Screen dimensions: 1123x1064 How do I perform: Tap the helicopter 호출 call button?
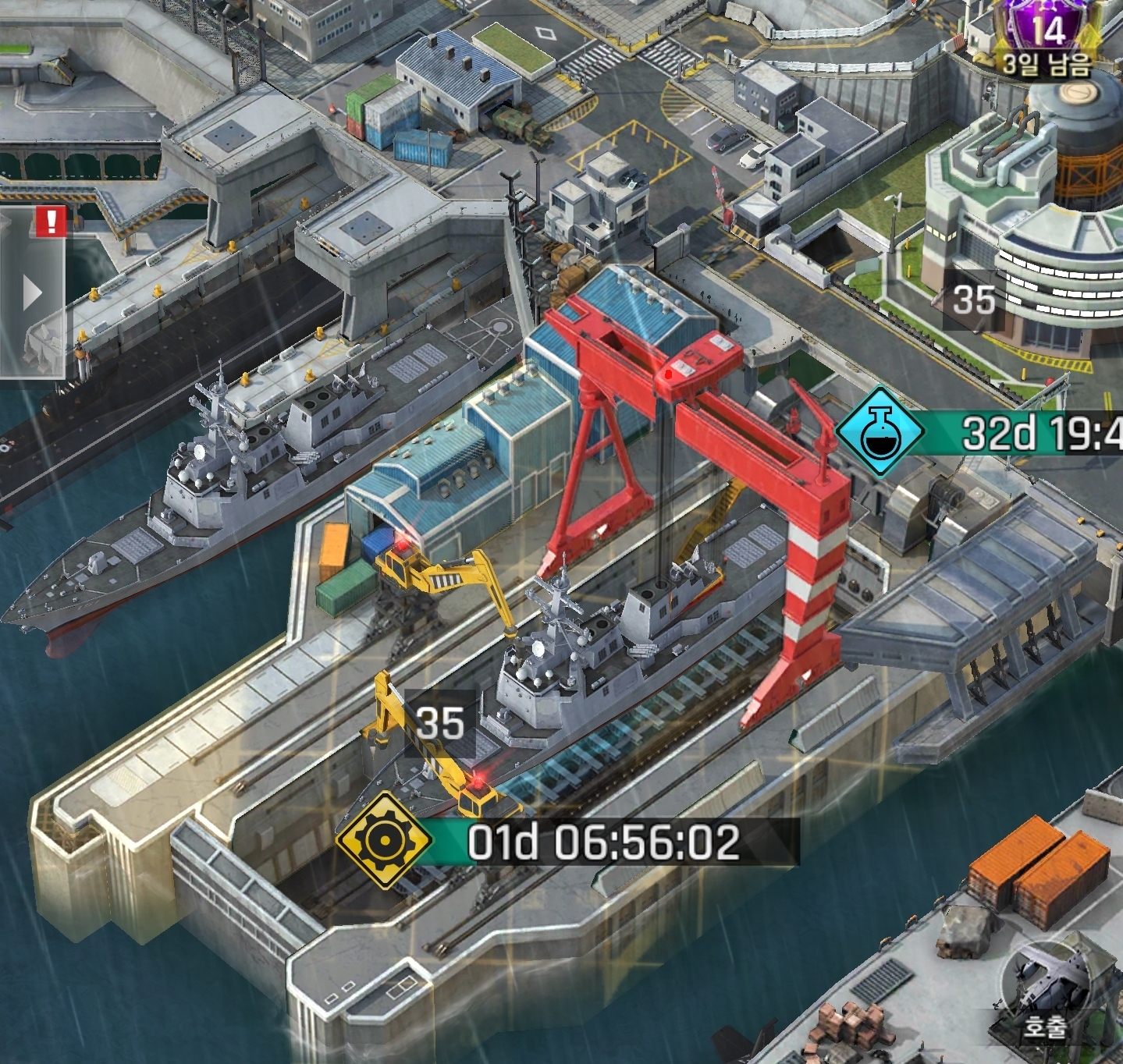tap(1044, 993)
